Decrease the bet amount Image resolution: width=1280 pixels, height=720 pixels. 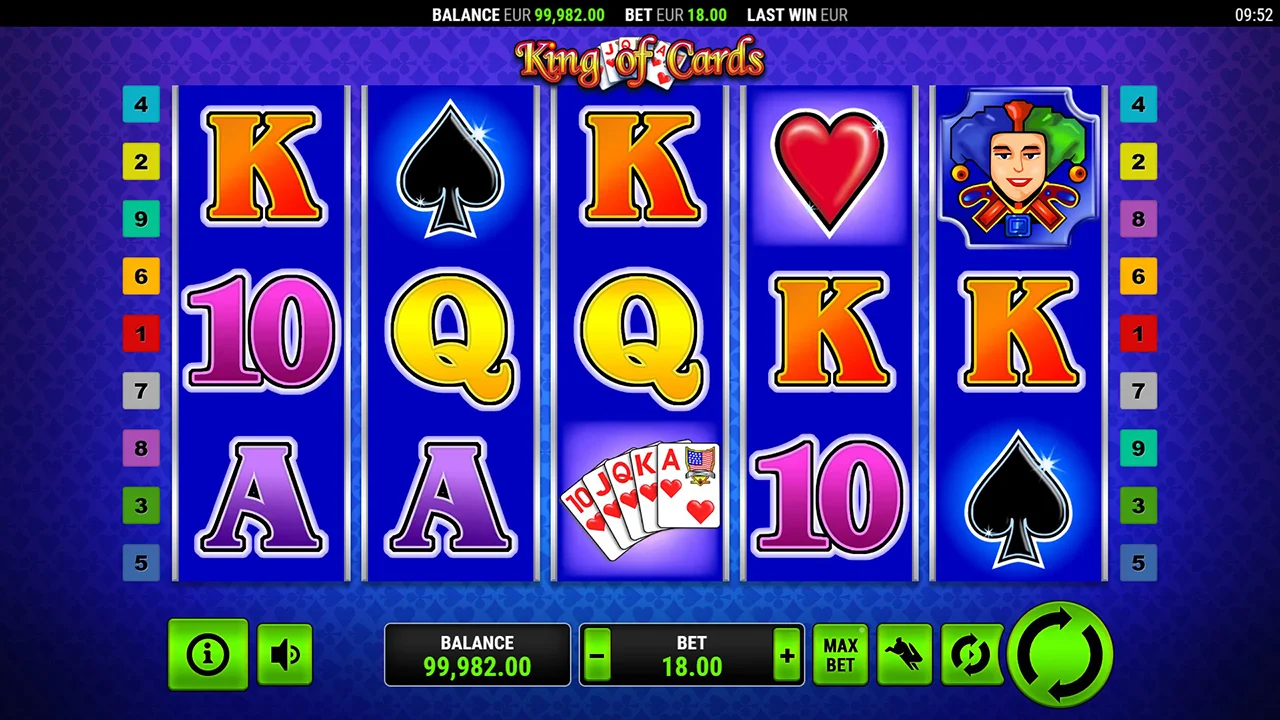[596, 655]
